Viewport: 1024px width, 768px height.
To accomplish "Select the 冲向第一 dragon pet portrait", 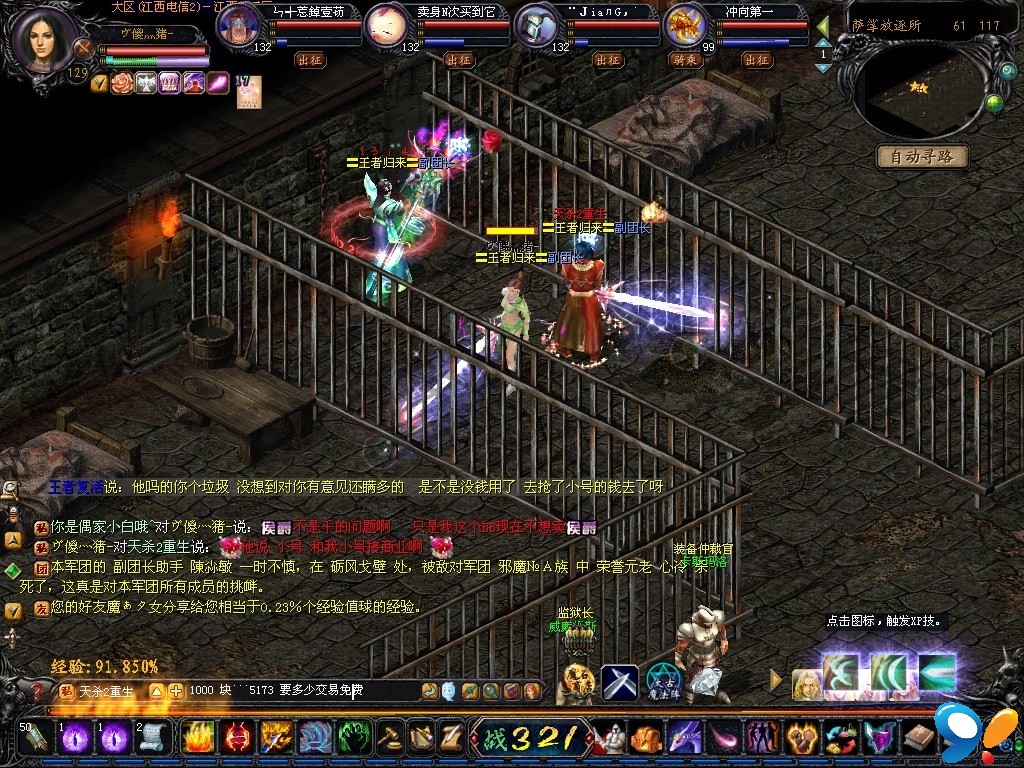I will coord(686,26).
